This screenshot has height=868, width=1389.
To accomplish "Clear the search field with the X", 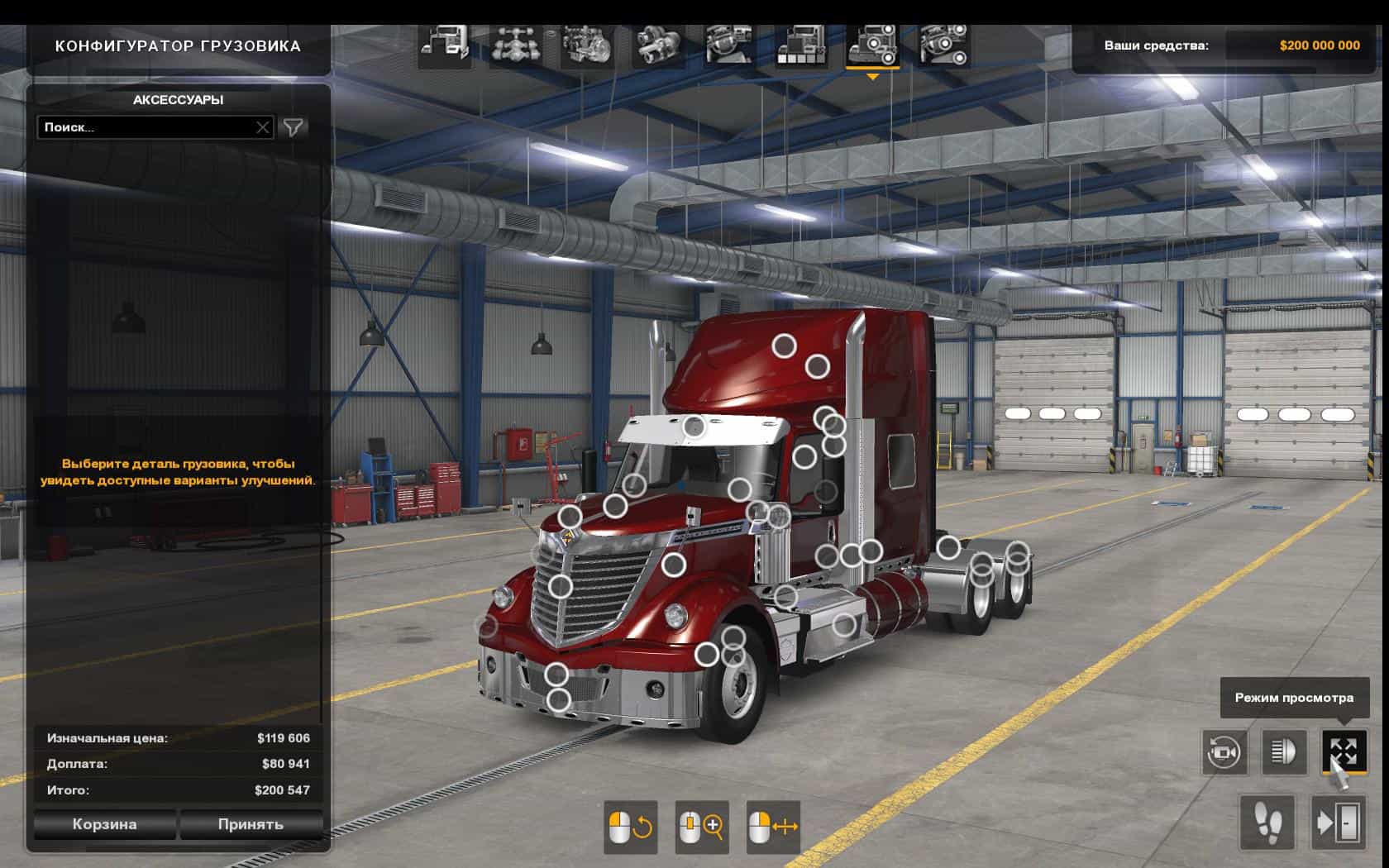I will [262, 127].
